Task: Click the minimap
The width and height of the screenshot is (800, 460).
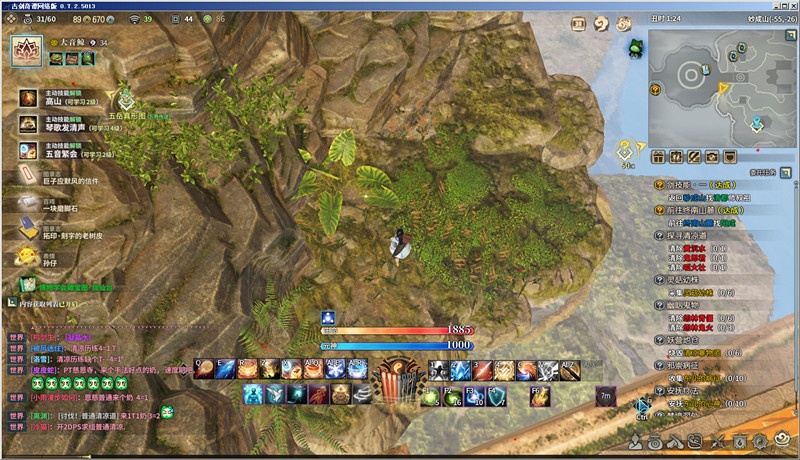Action: [716, 87]
